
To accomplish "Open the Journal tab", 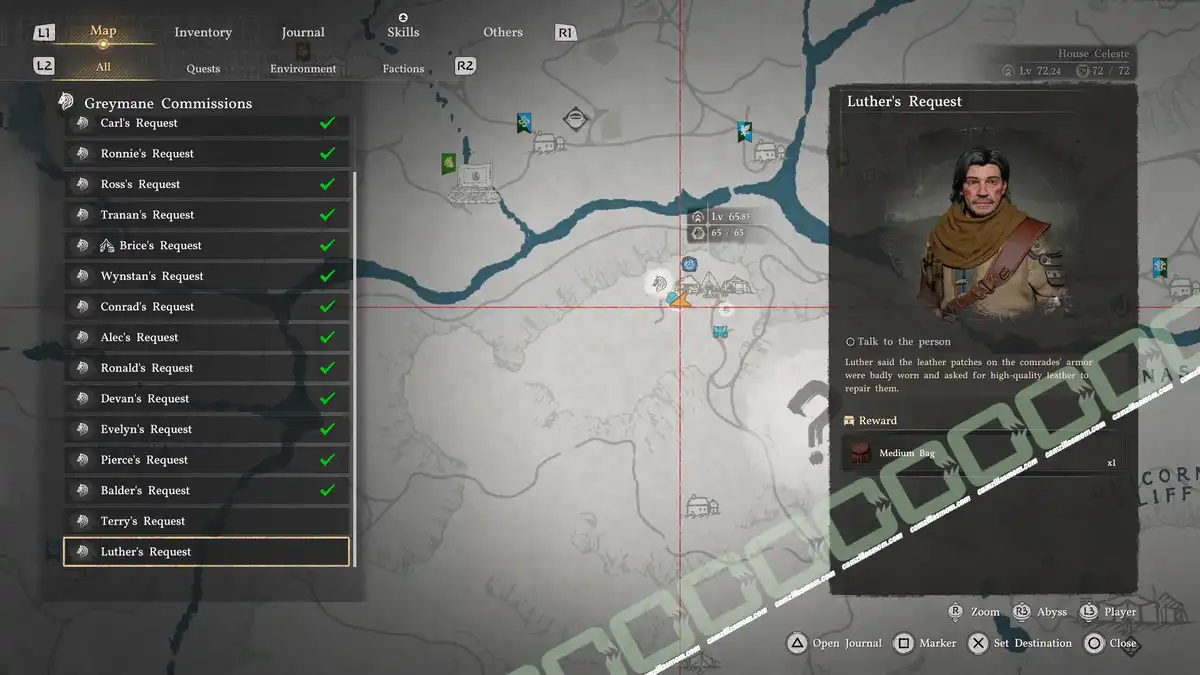I will (x=303, y=32).
